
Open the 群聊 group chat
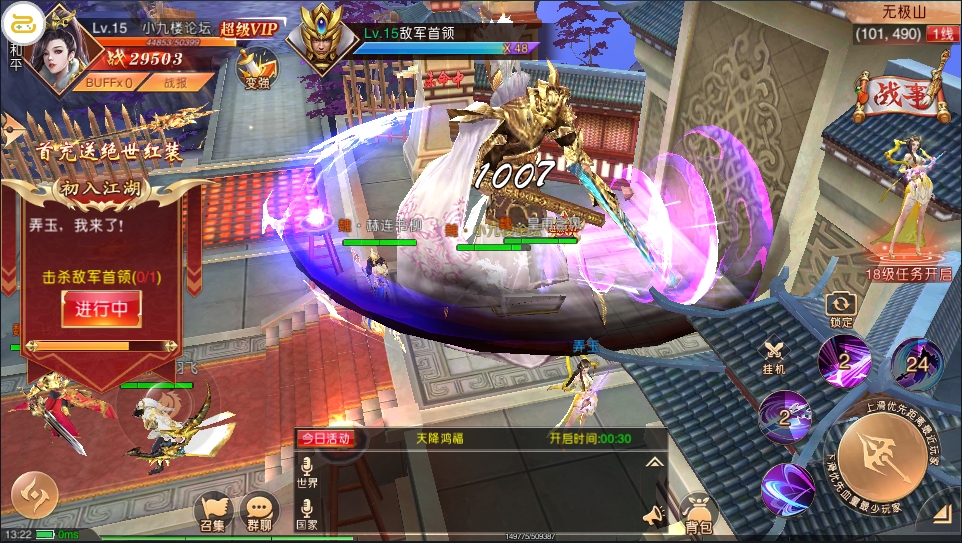[260, 513]
